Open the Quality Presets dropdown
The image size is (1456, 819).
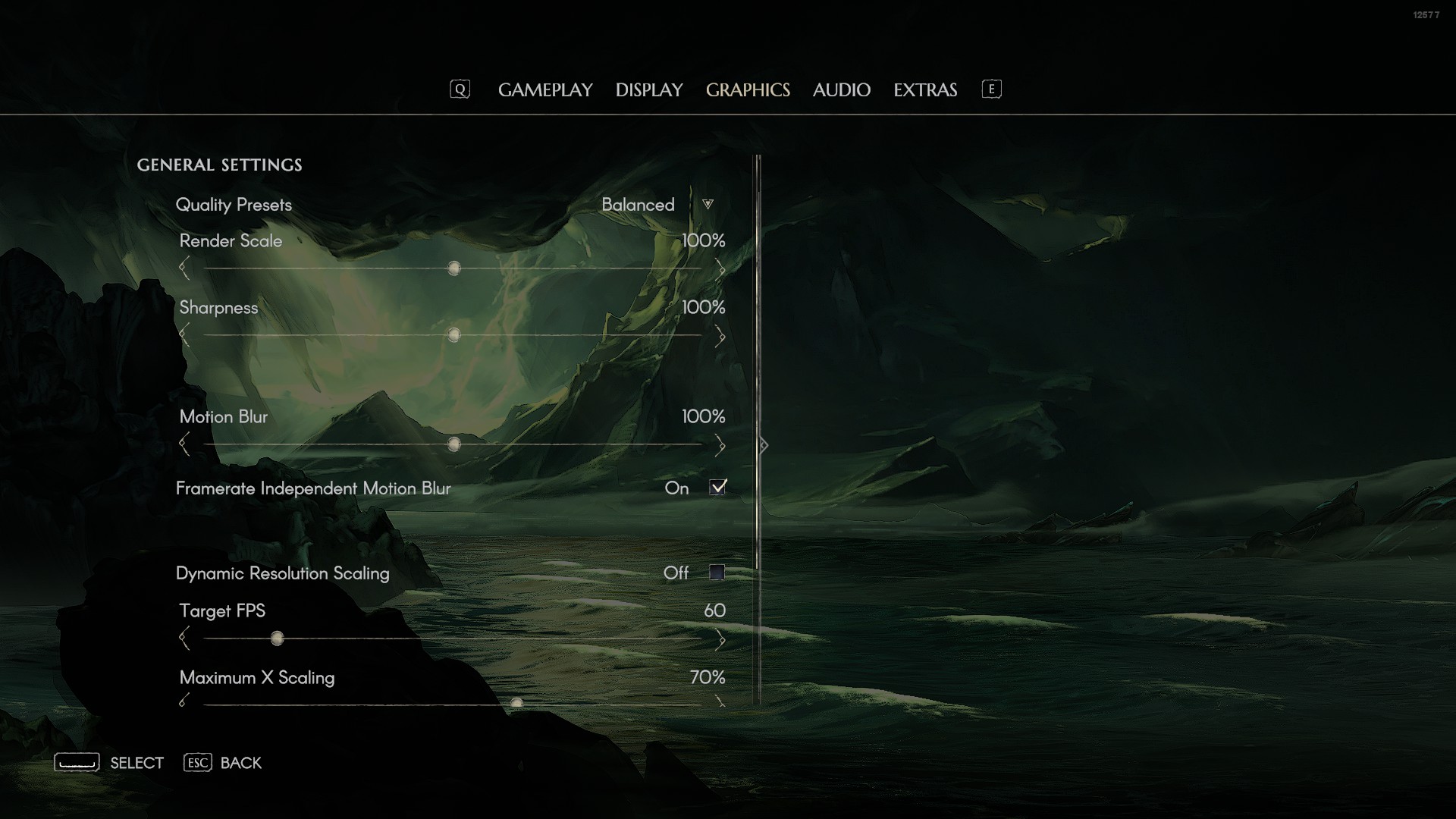tap(708, 205)
